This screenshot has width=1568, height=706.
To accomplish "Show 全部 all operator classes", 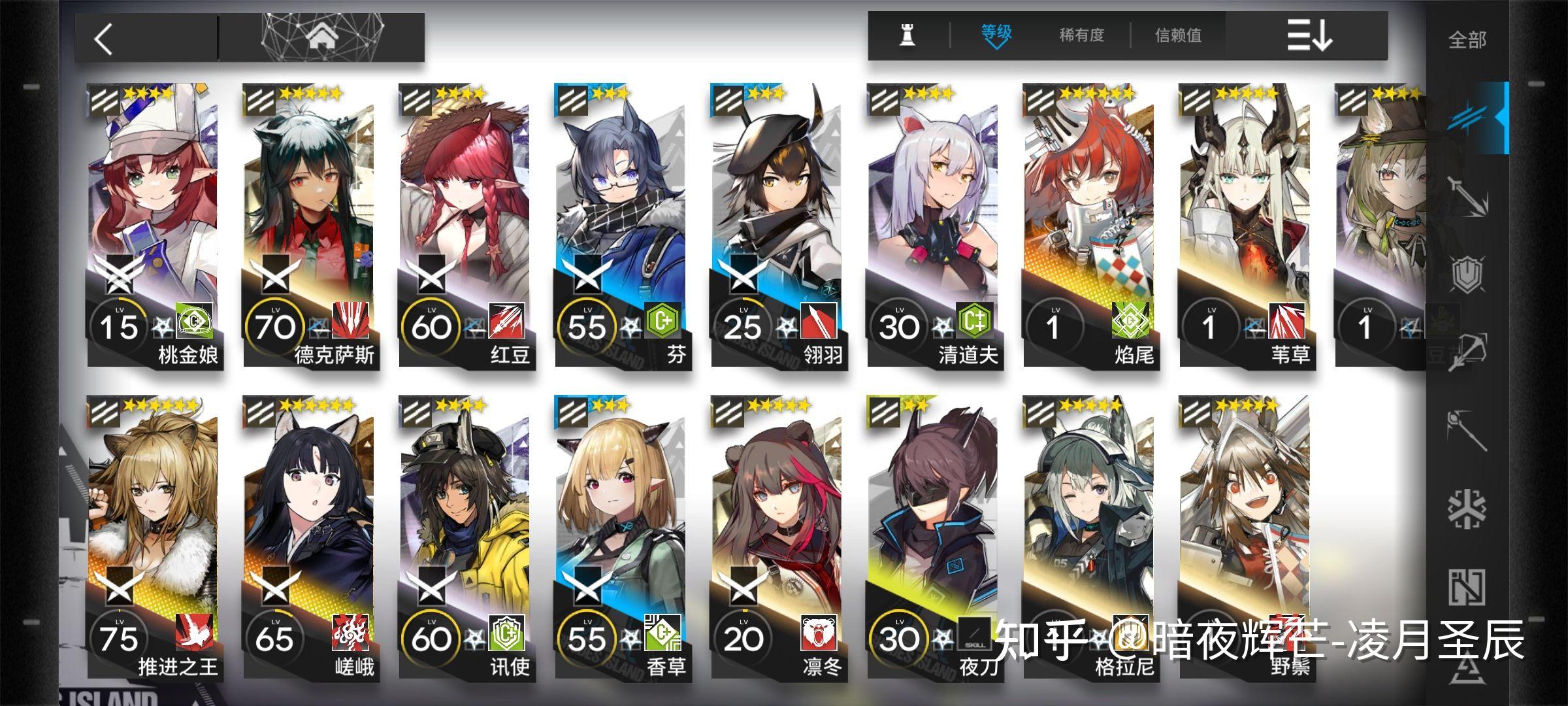I will [1467, 40].
